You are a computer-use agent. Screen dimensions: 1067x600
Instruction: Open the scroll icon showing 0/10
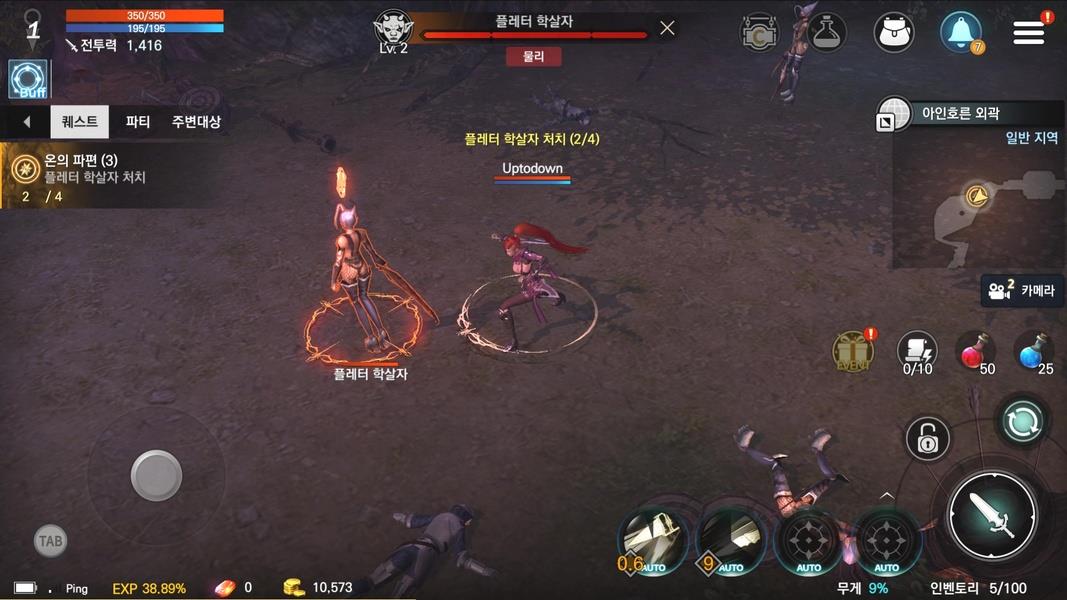tap(917, 351)
